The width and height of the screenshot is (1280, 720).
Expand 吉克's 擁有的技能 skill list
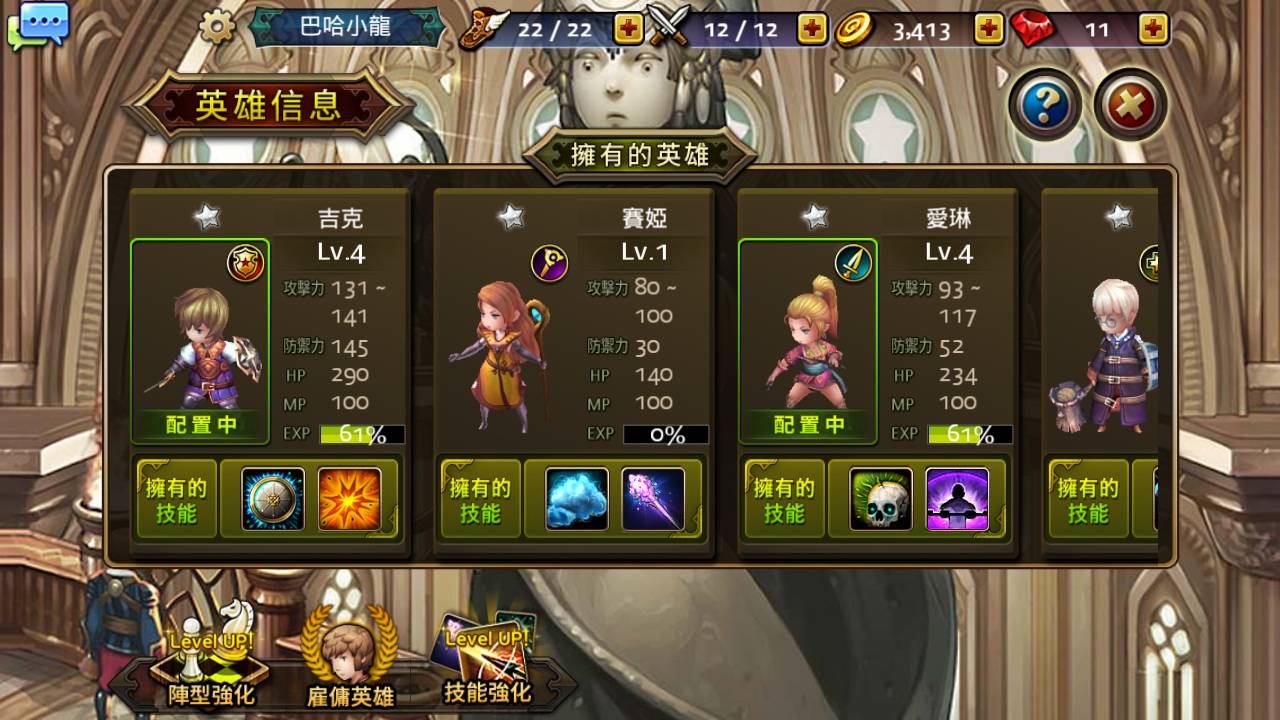click(x=176, y=498)
